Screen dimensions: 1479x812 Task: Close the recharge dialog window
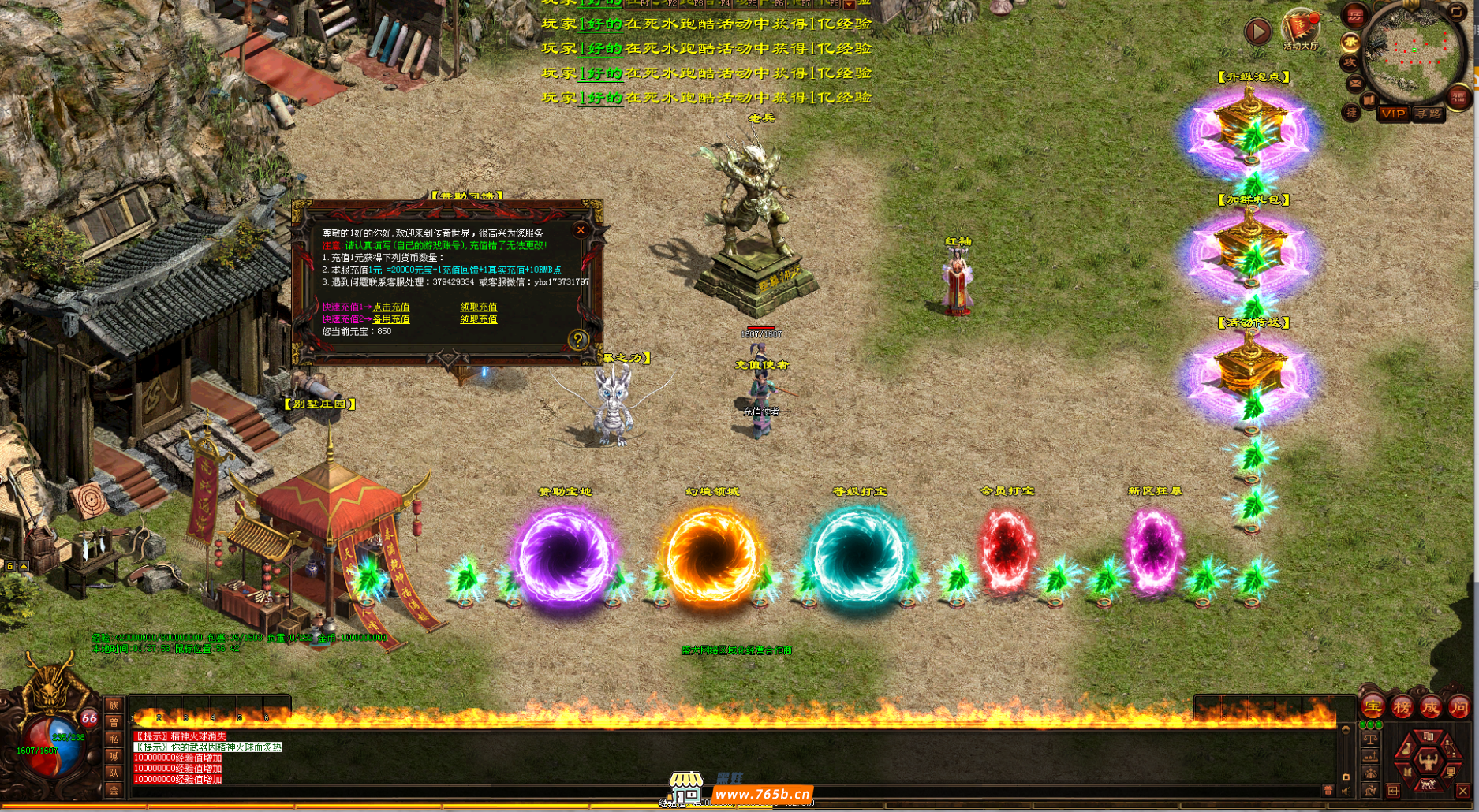click(581, 230)
